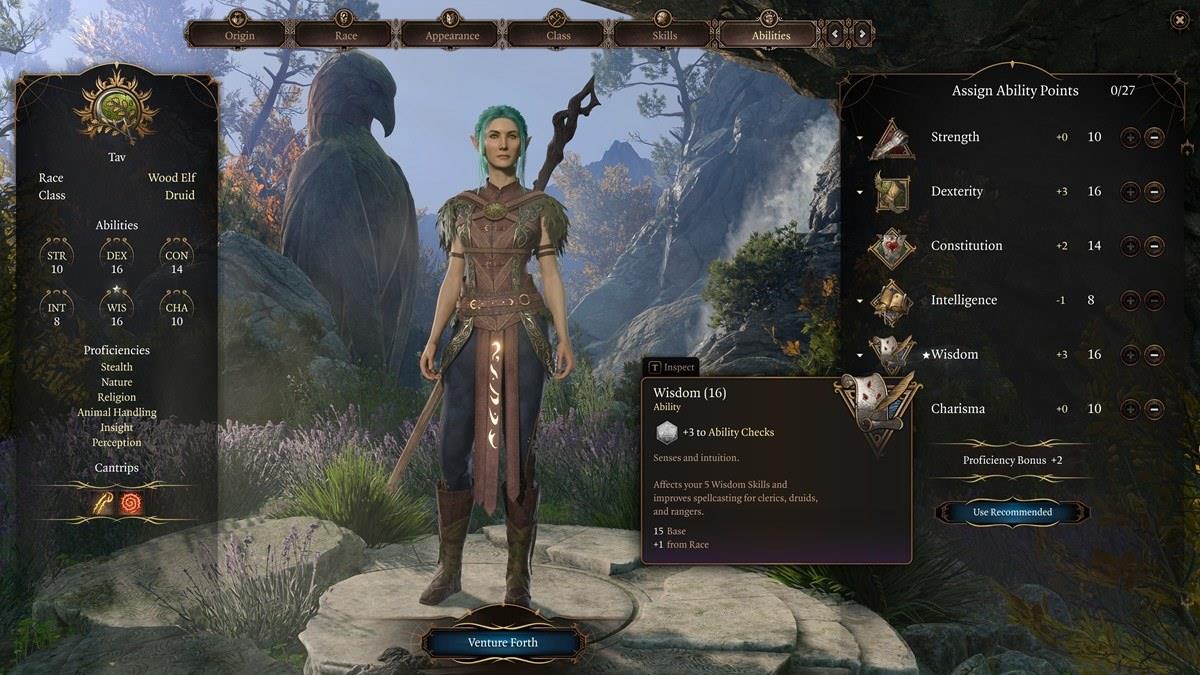Add a point to Dexterity

(x=1130, y=191)
